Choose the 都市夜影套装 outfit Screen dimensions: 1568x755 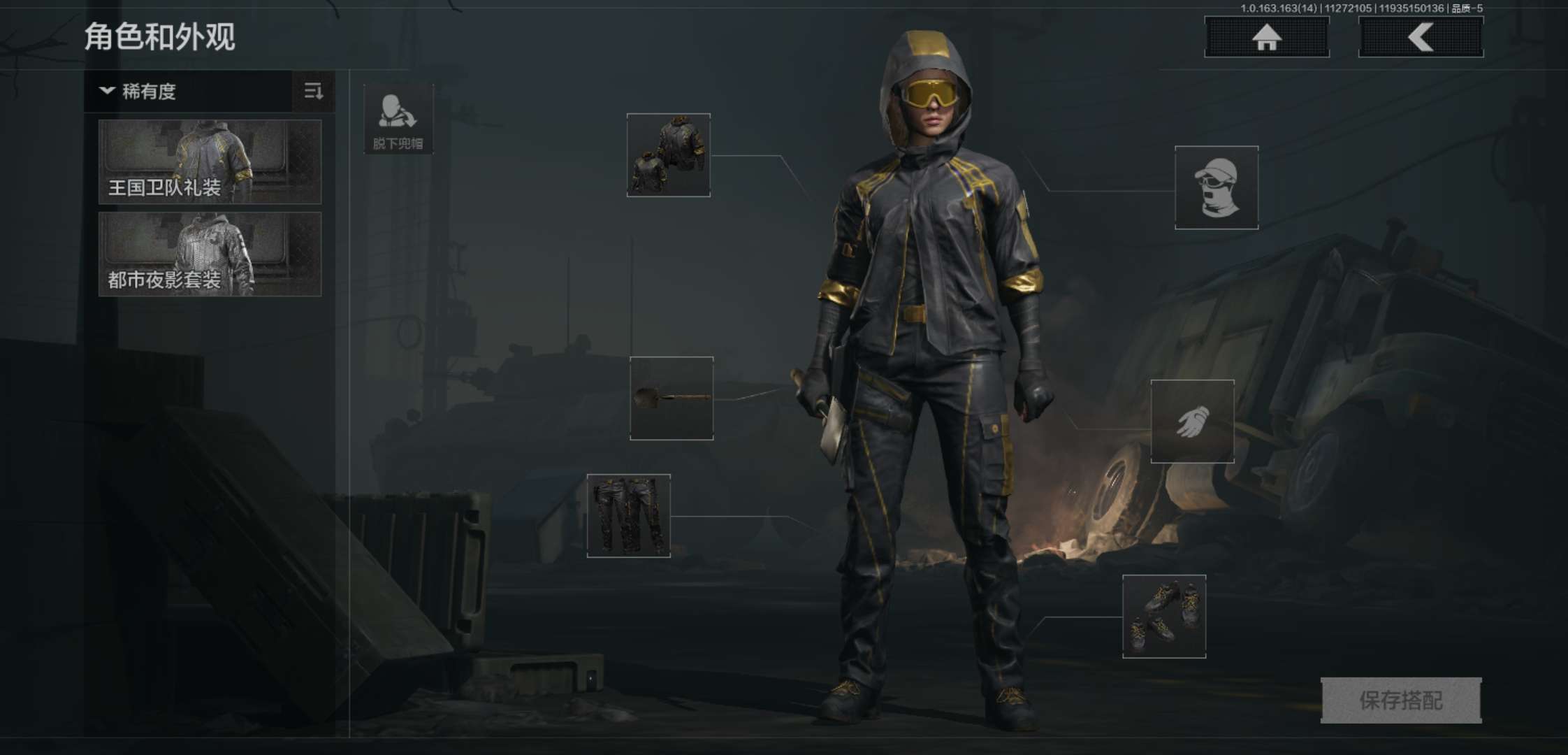pos(210,254)
